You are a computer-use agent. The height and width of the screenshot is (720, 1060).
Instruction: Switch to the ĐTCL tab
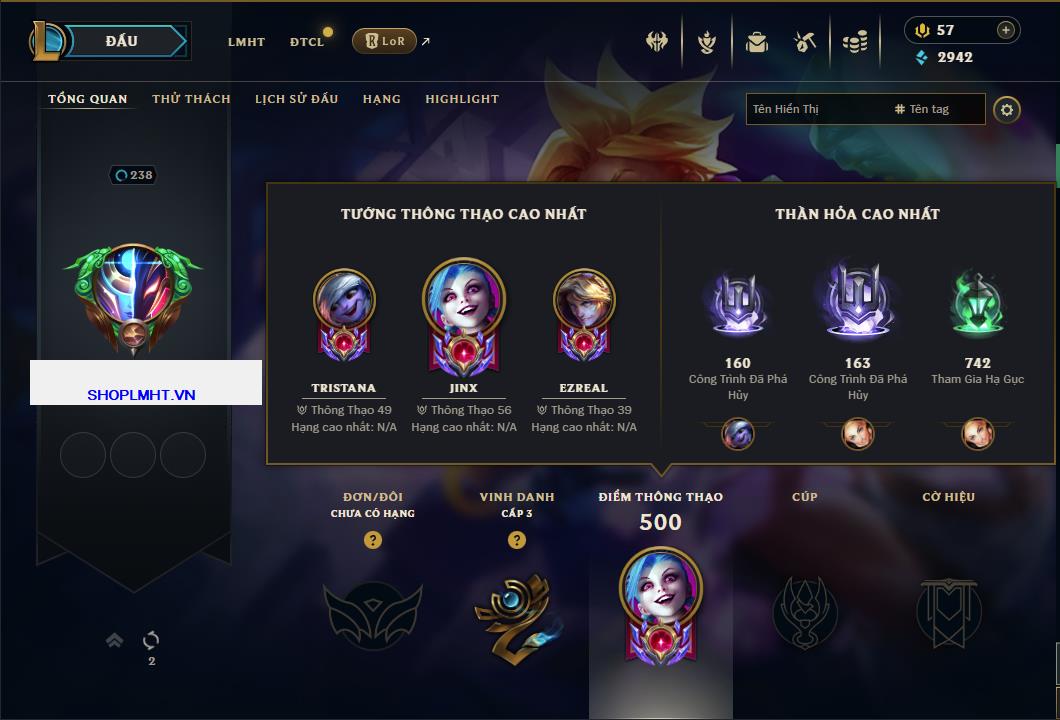pyautogui.click(x=307, y=42)
